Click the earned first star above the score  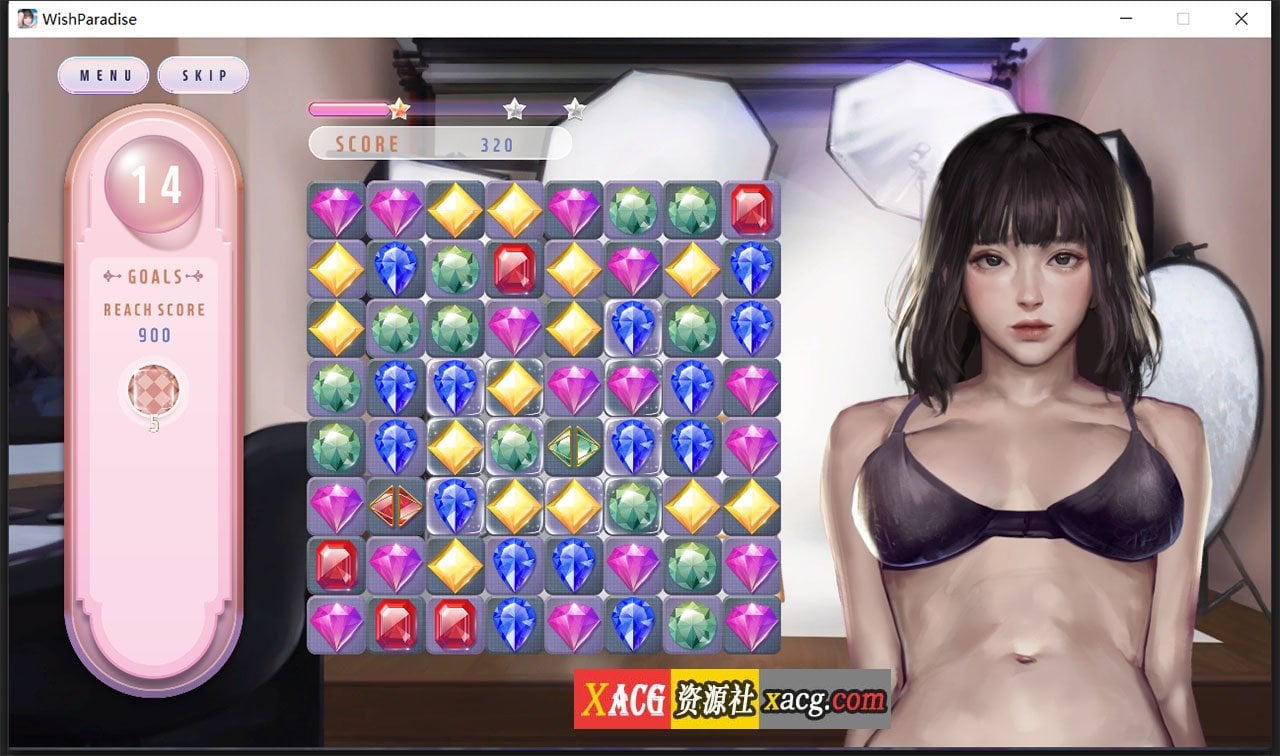398,111
